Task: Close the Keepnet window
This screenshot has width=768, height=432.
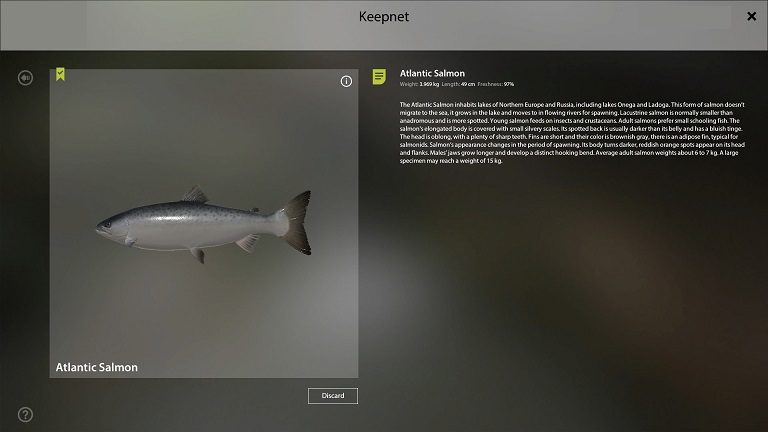Action: click(x=751, y=16)
